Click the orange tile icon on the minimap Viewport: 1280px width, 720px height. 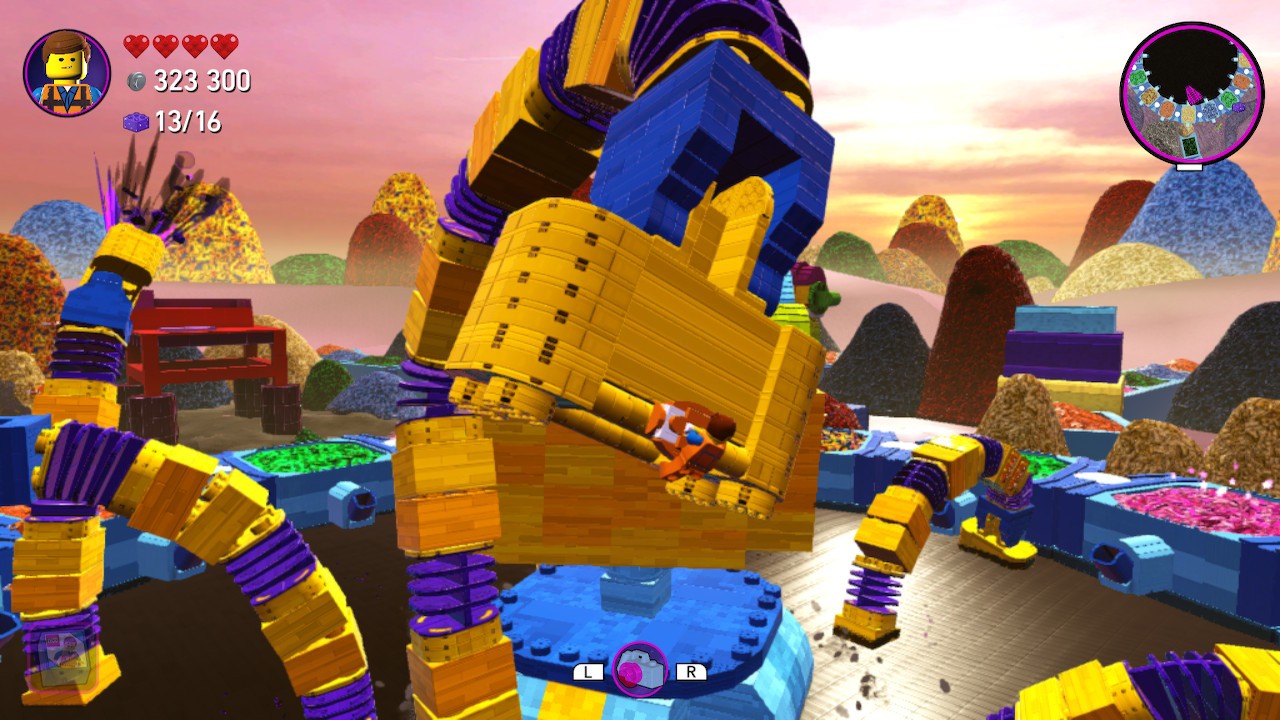point(1167,110)
